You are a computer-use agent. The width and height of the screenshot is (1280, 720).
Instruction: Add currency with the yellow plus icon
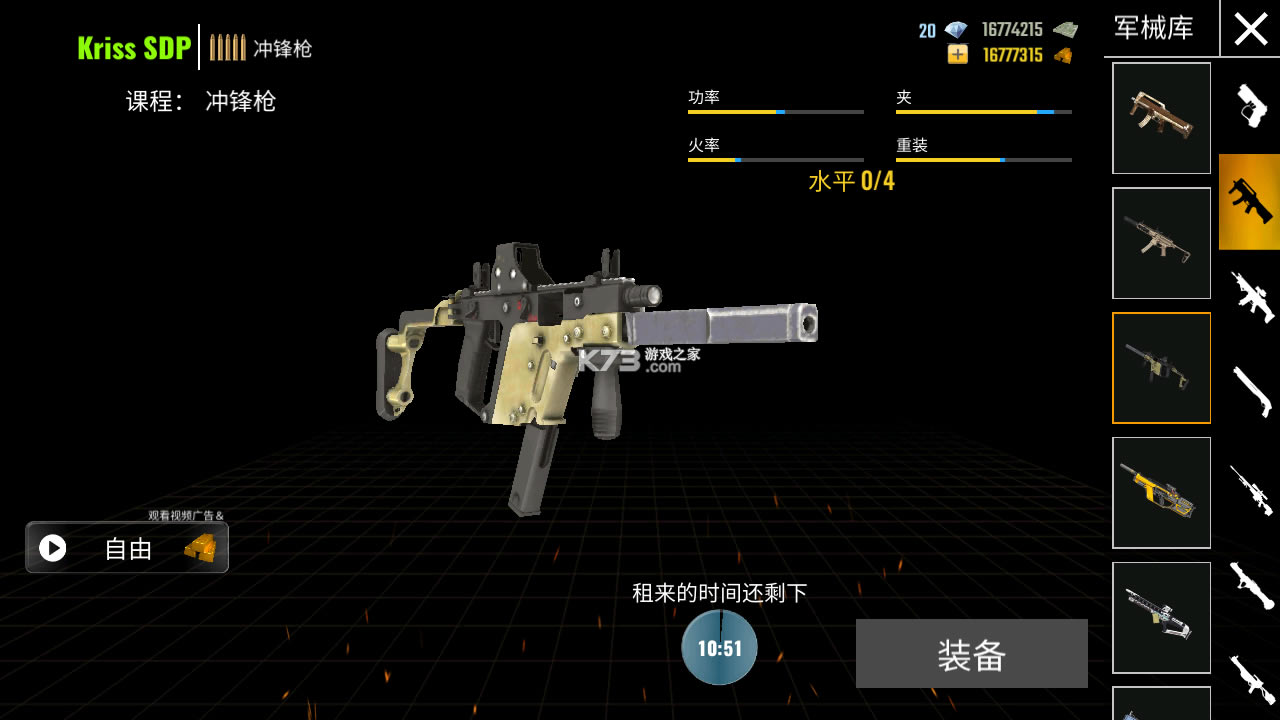tap(958, 55)
